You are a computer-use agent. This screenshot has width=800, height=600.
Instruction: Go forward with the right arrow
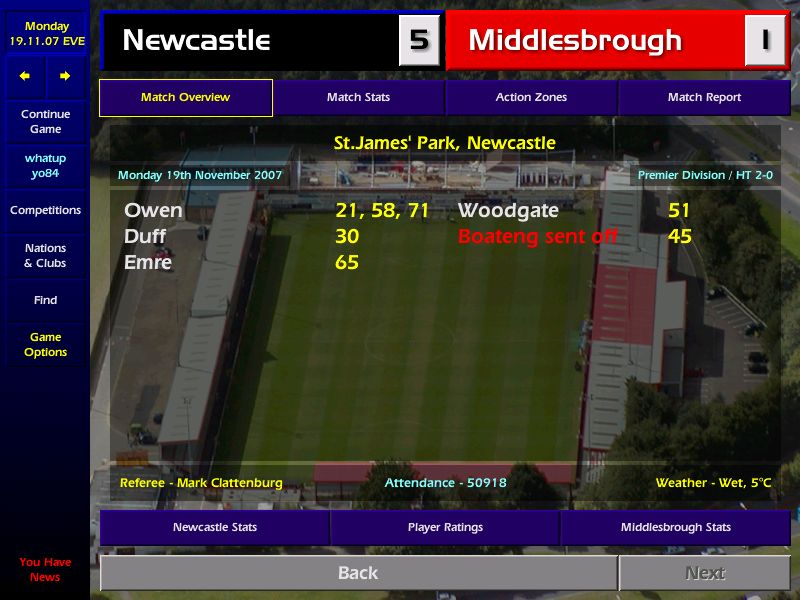65,76
